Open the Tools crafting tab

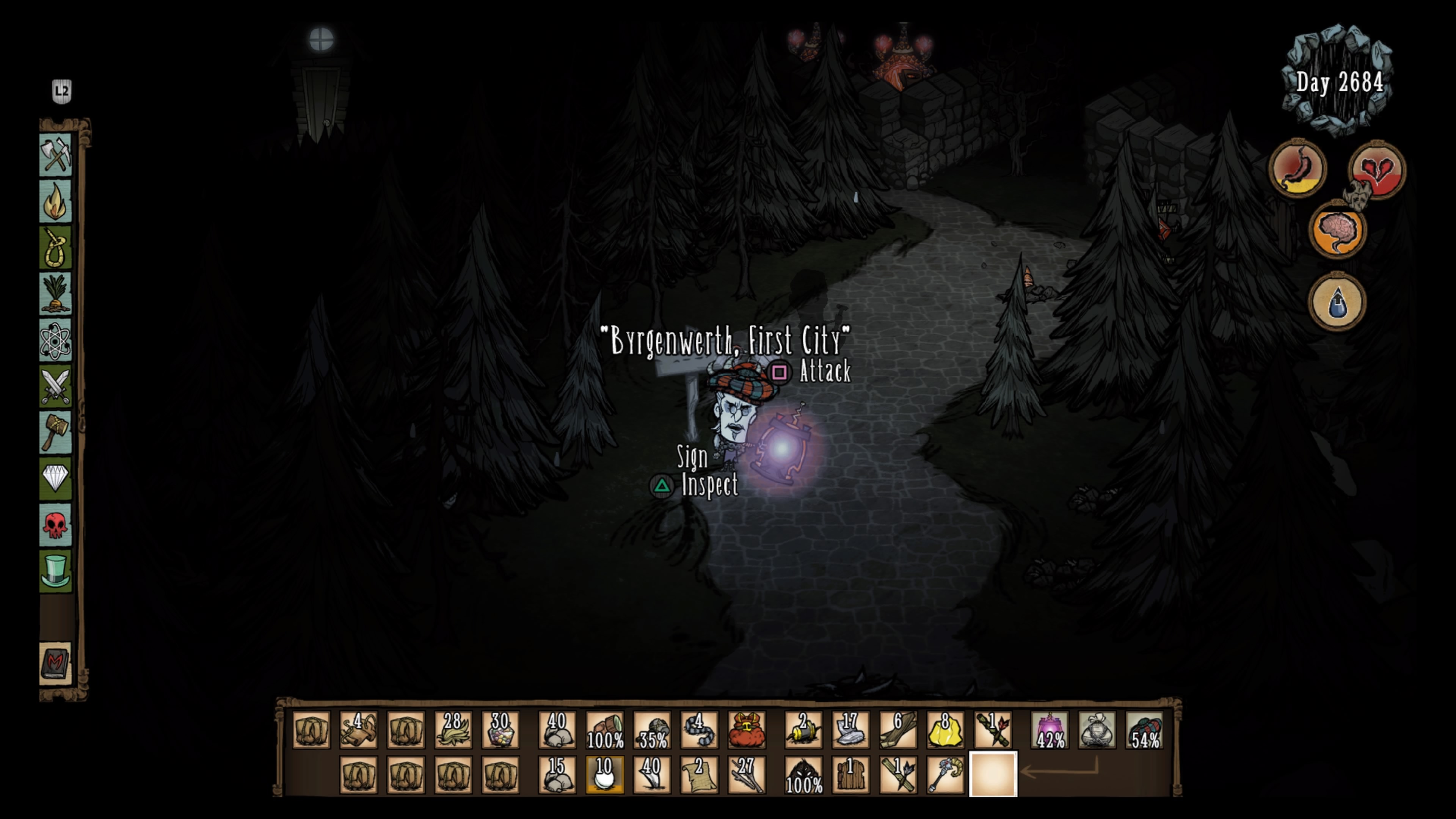(x=55, y=154)
